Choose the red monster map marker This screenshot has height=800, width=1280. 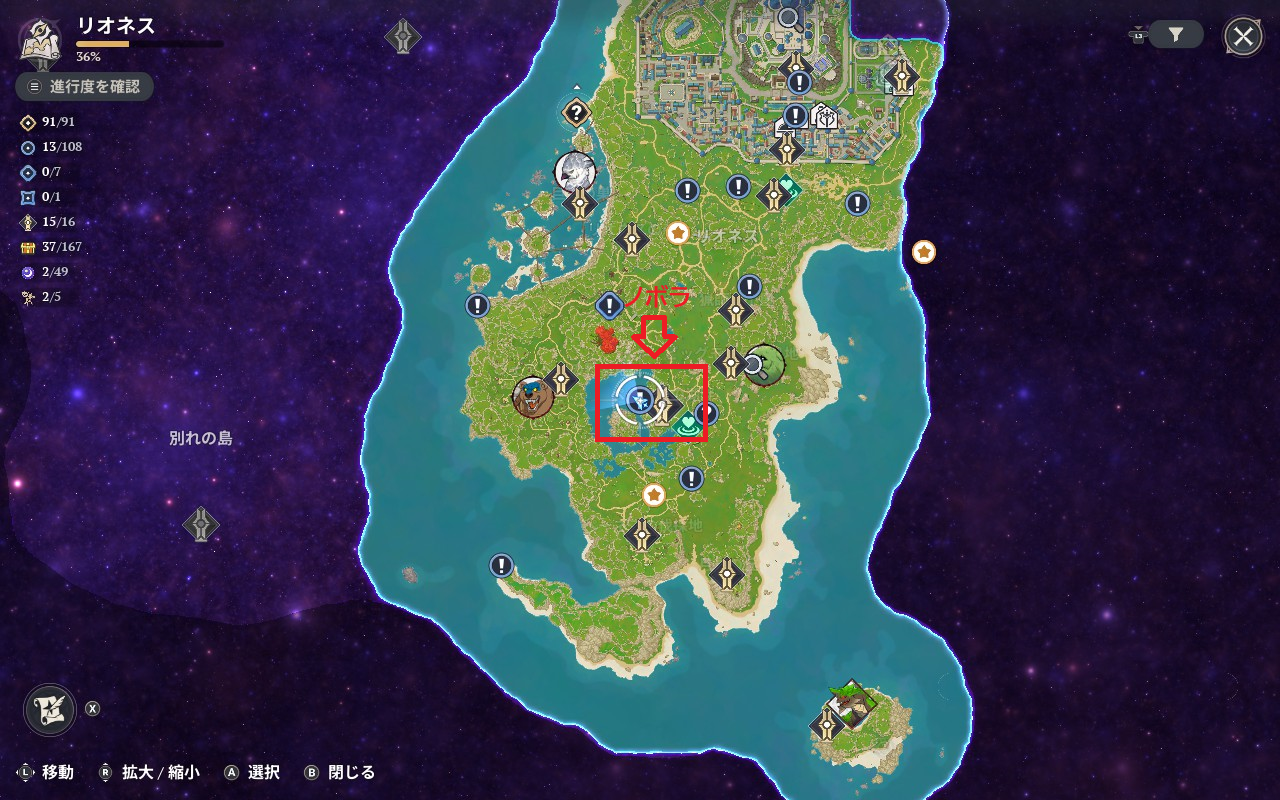[606, 339]
